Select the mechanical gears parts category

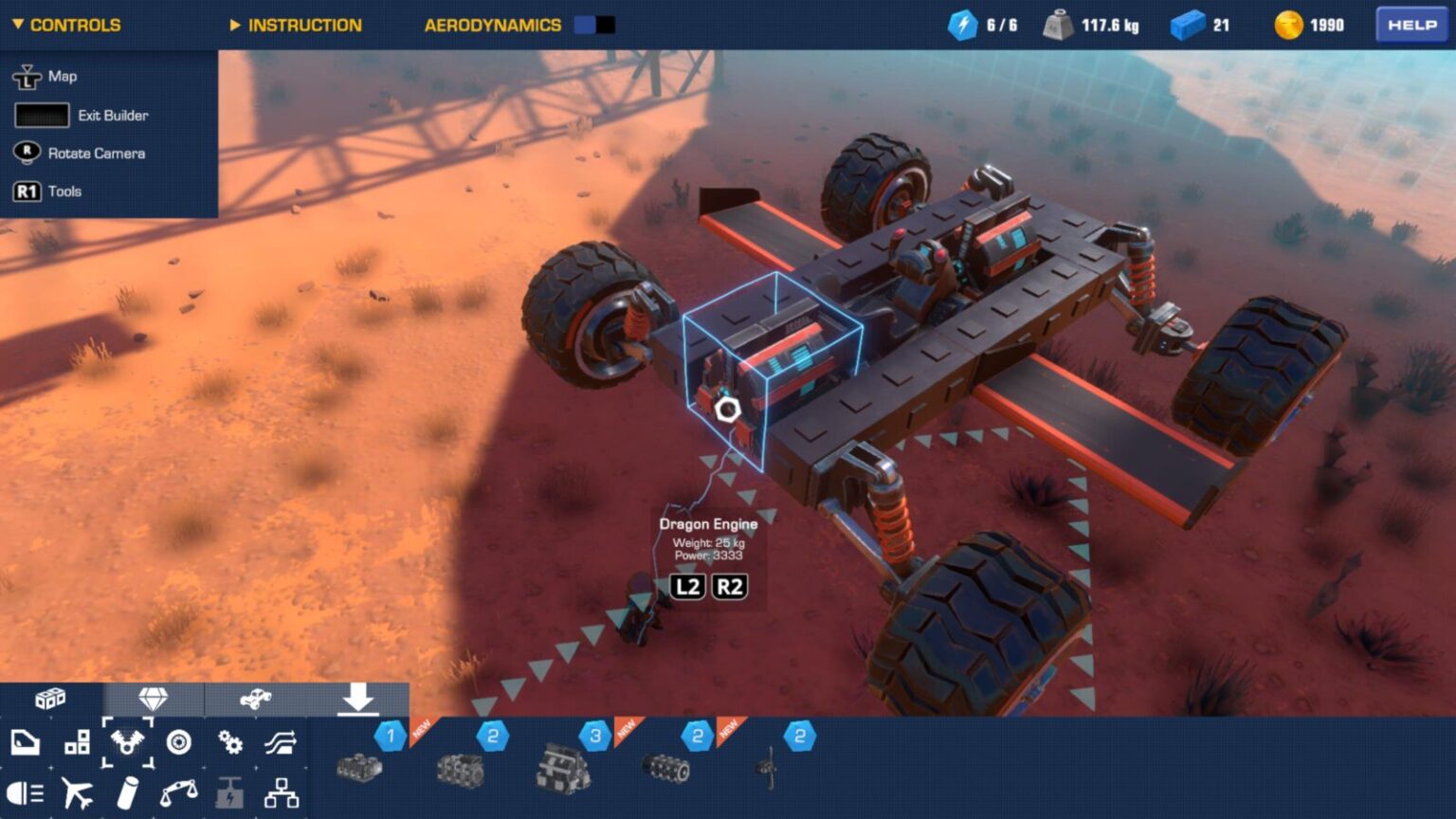click(x=231, y=742)
